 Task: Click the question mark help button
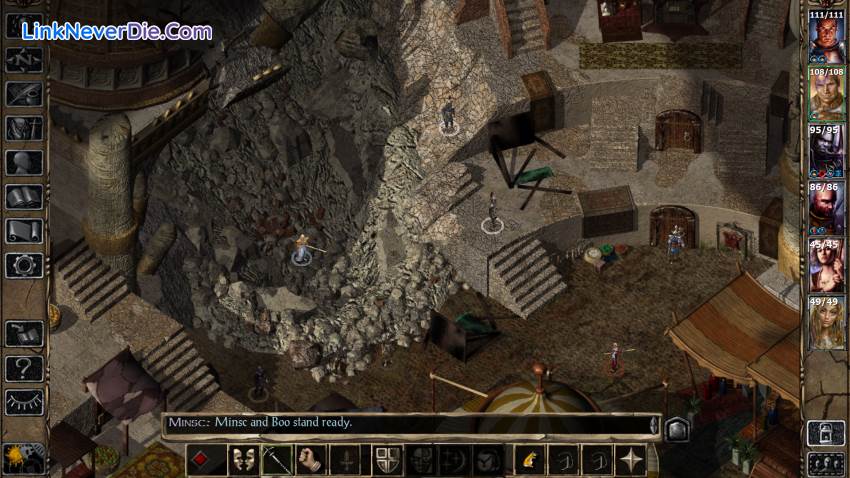pos(23,367)
